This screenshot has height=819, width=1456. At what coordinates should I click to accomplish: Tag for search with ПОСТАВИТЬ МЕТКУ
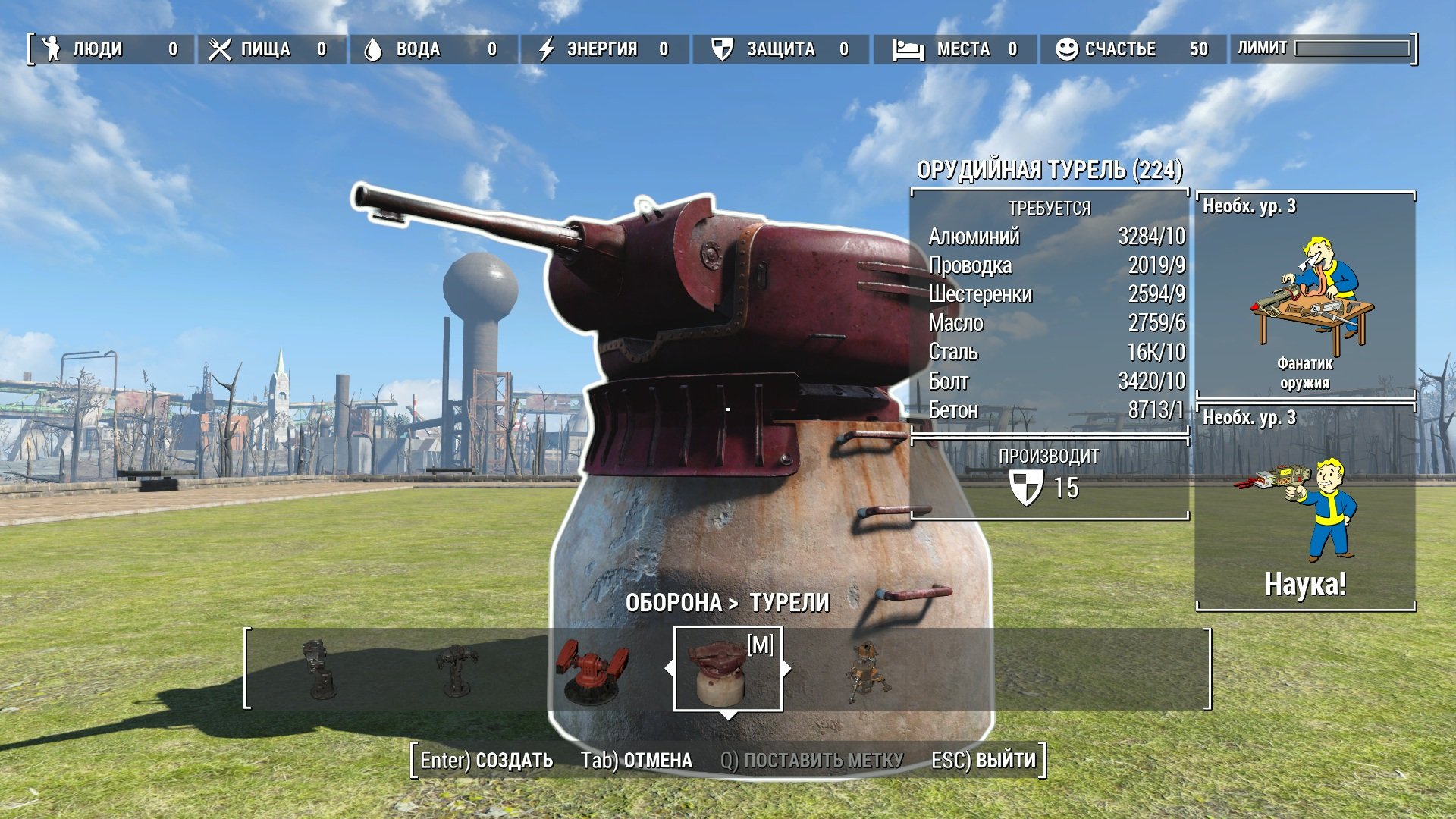pos(811,761)
